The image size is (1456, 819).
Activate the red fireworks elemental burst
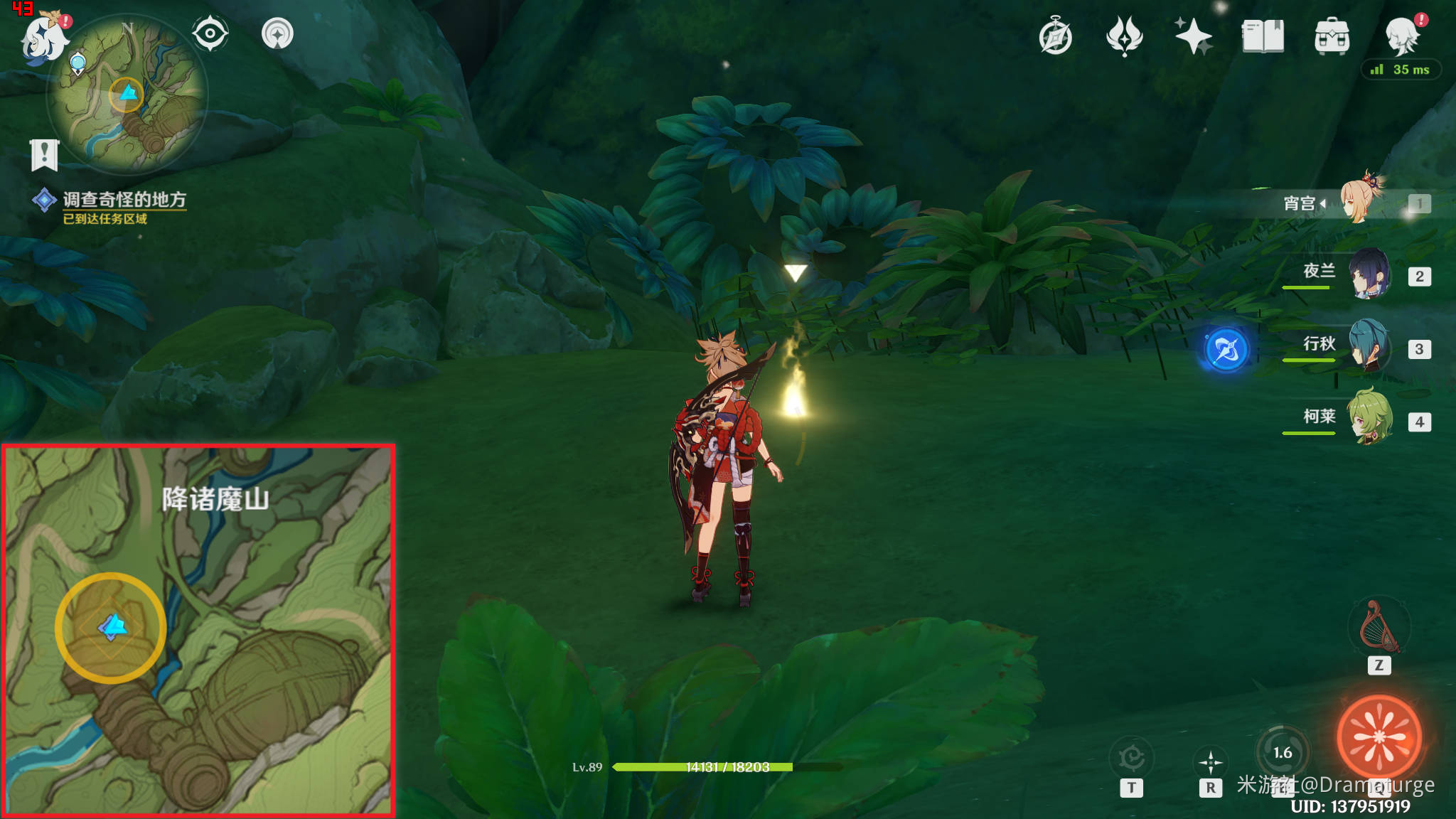click(1379, 737)
